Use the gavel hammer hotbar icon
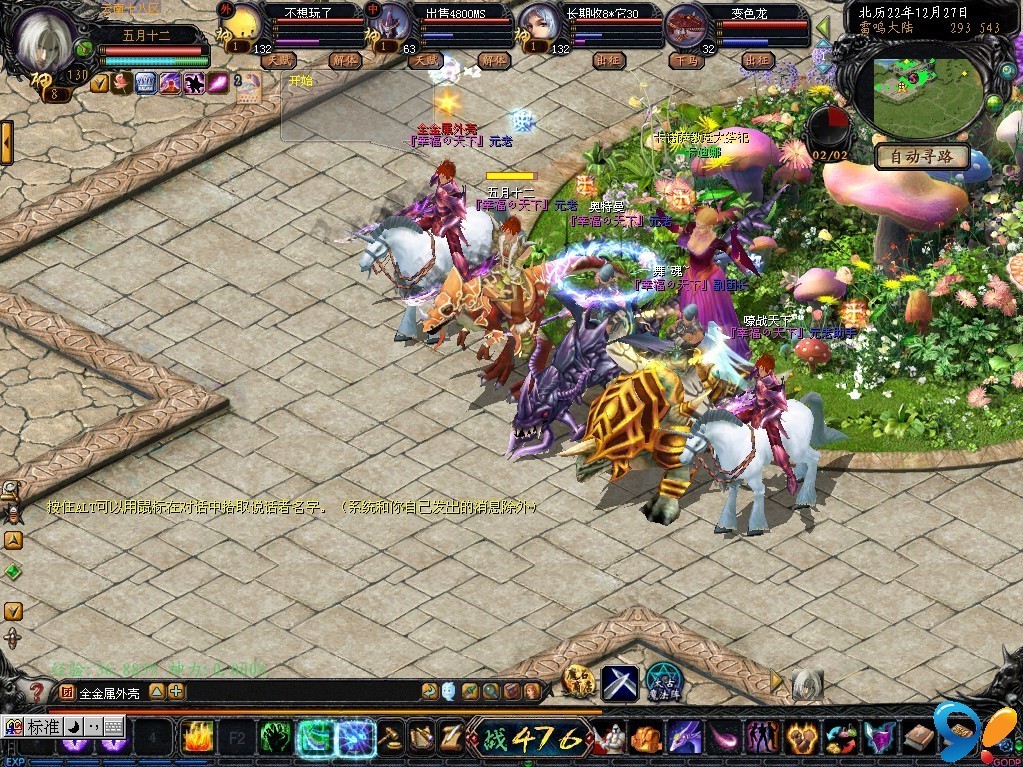This screenshot has height=767, width=1023. (390, 738)
